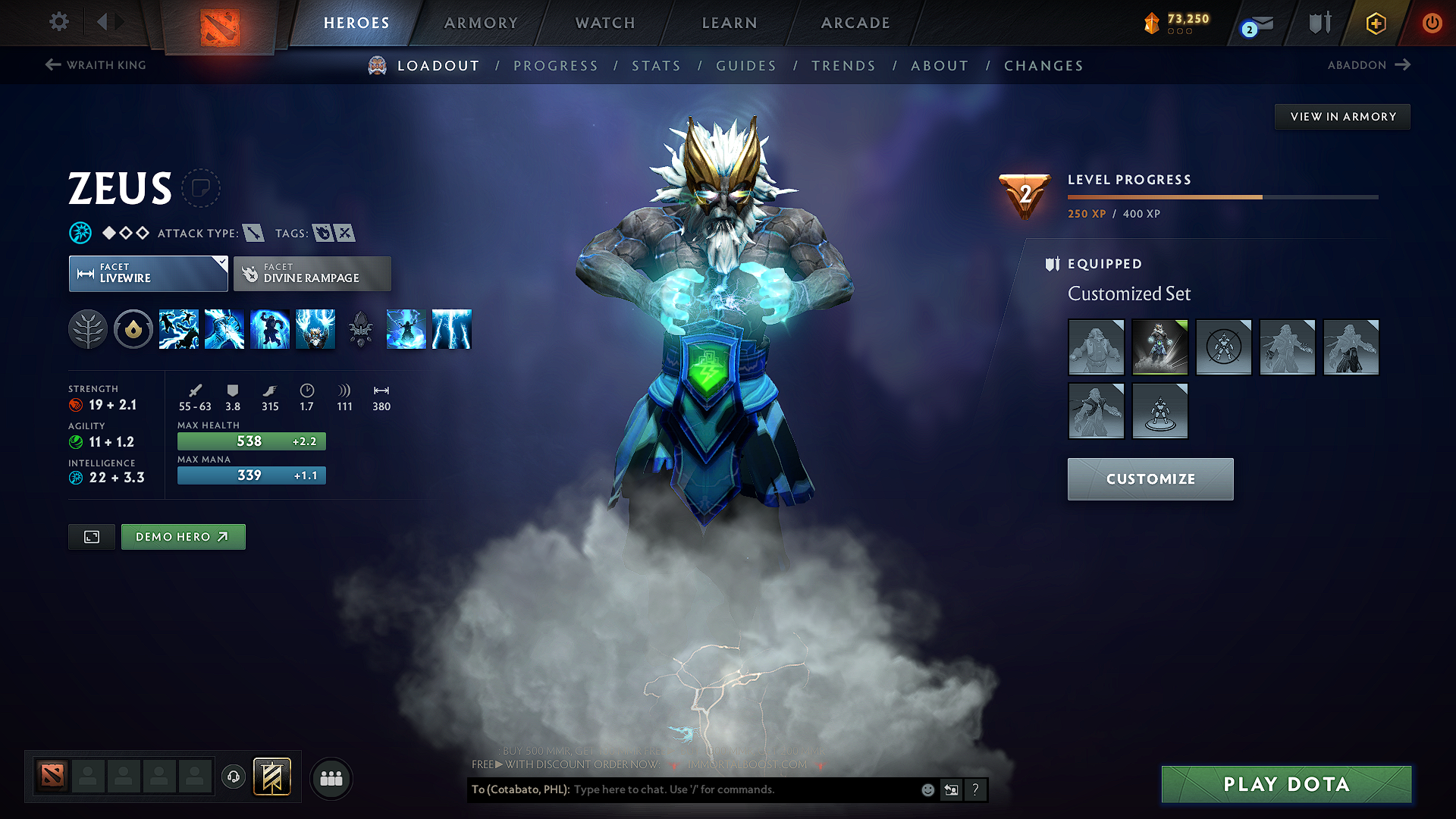This screenshot has height=819, width=1456.
Task: Open the Thundergod's Wrath ability icon
Action: coord(452,329)
